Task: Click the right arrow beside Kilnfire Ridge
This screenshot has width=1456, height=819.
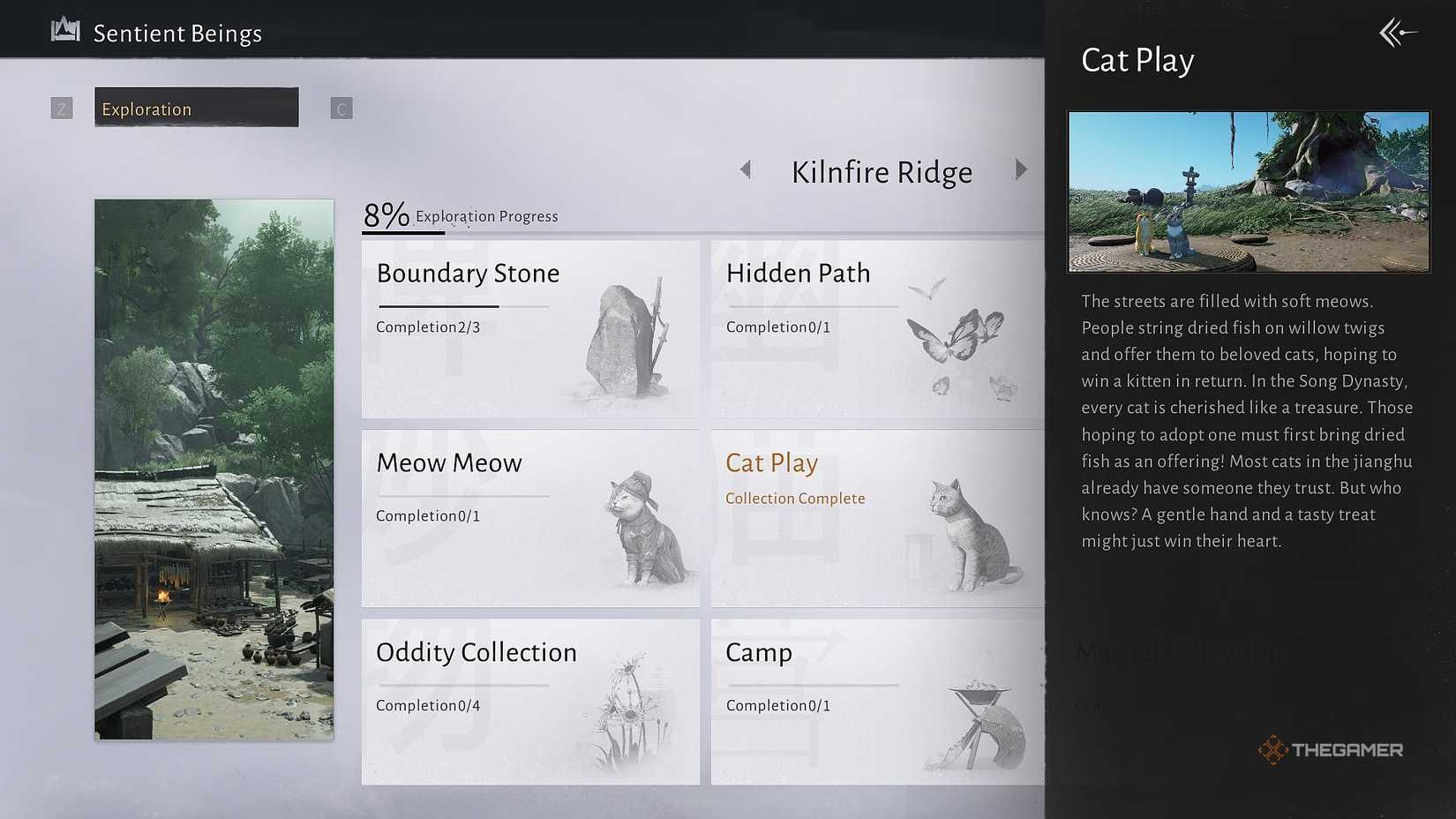Action: tap(1022, 169)
